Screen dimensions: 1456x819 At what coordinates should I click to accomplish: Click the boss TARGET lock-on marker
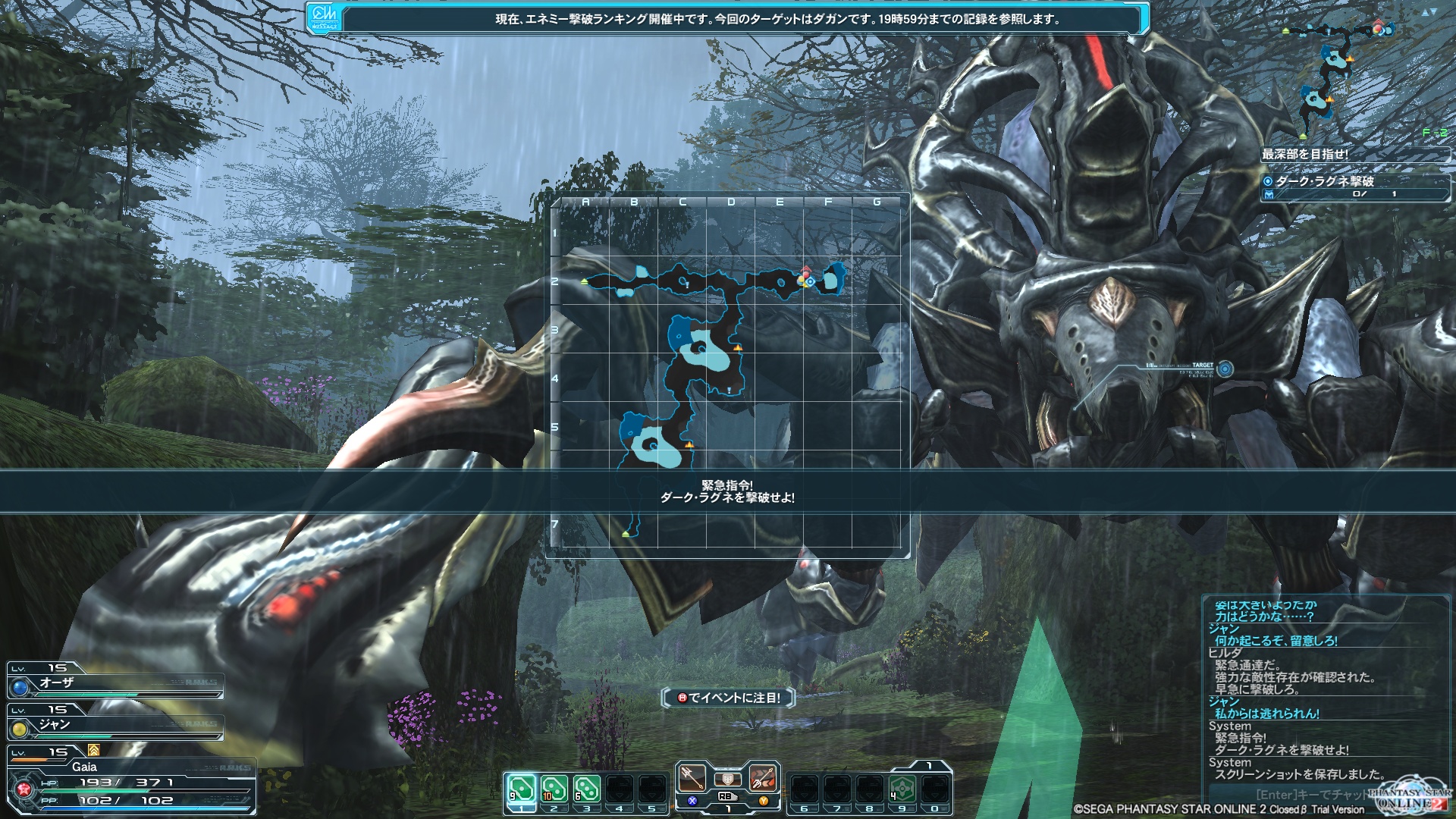point(1224,369)
